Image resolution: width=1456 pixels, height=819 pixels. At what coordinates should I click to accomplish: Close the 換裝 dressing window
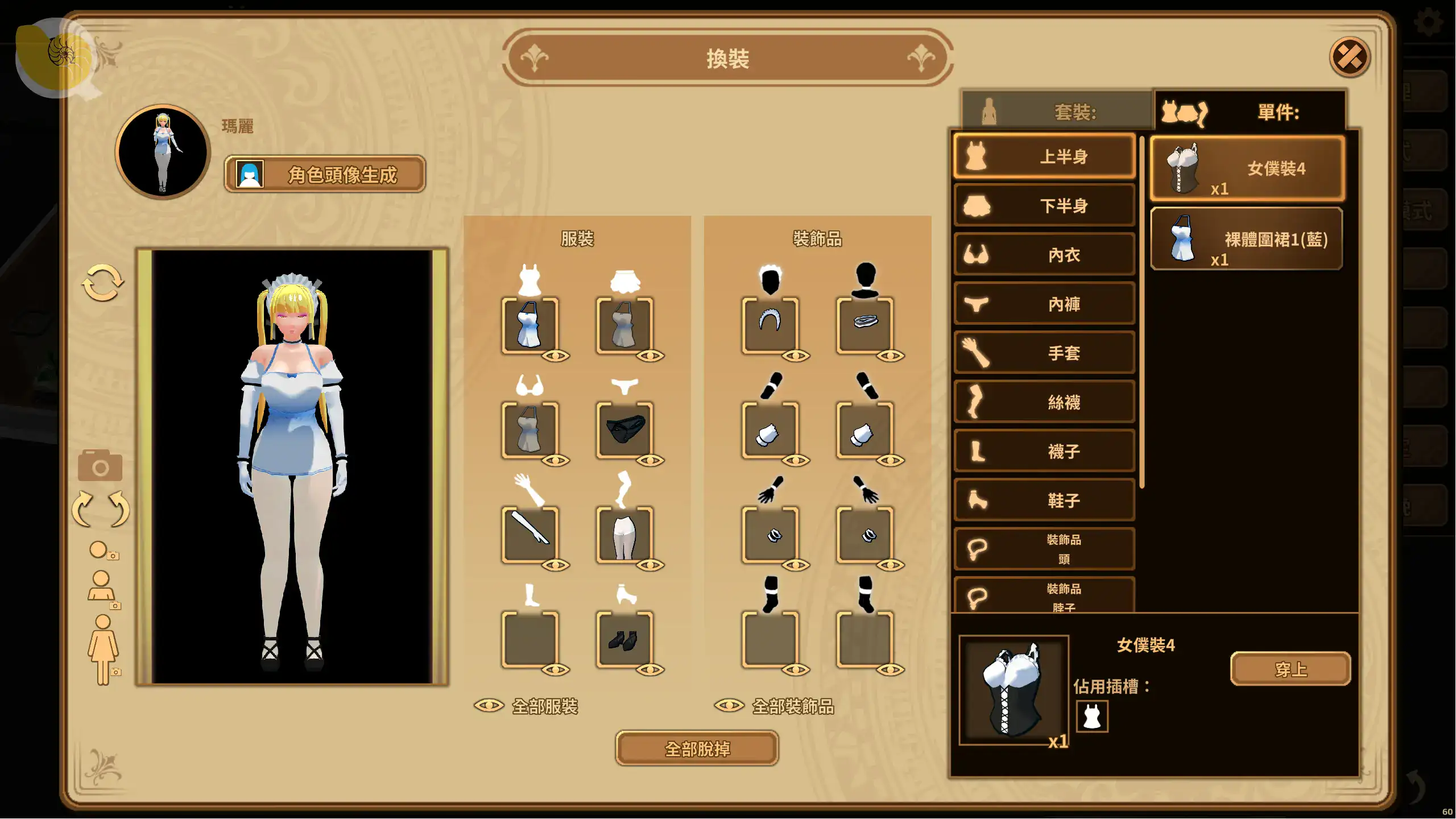pos(1349,57)
